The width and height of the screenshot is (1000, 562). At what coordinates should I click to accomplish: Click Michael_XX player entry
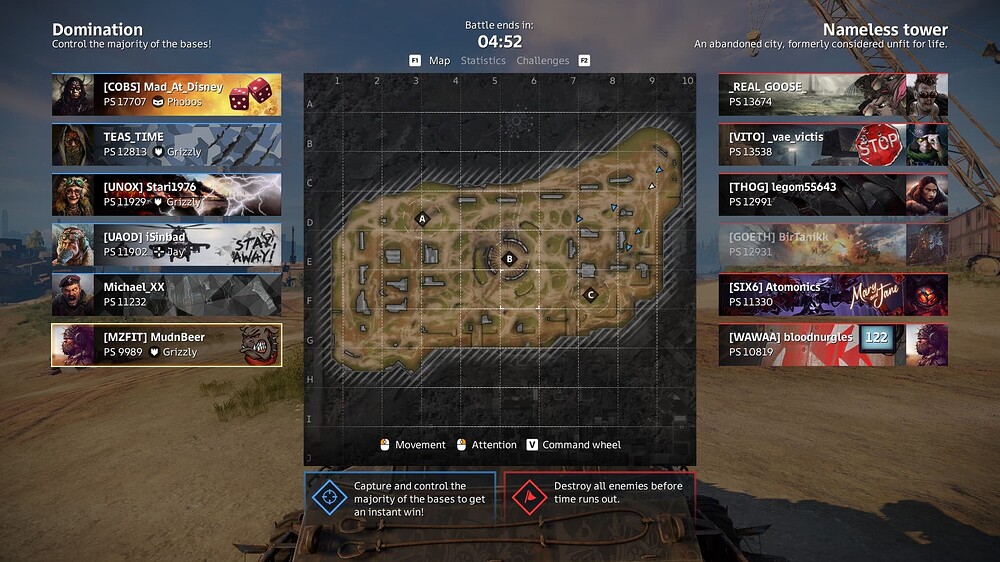point(166,294)
